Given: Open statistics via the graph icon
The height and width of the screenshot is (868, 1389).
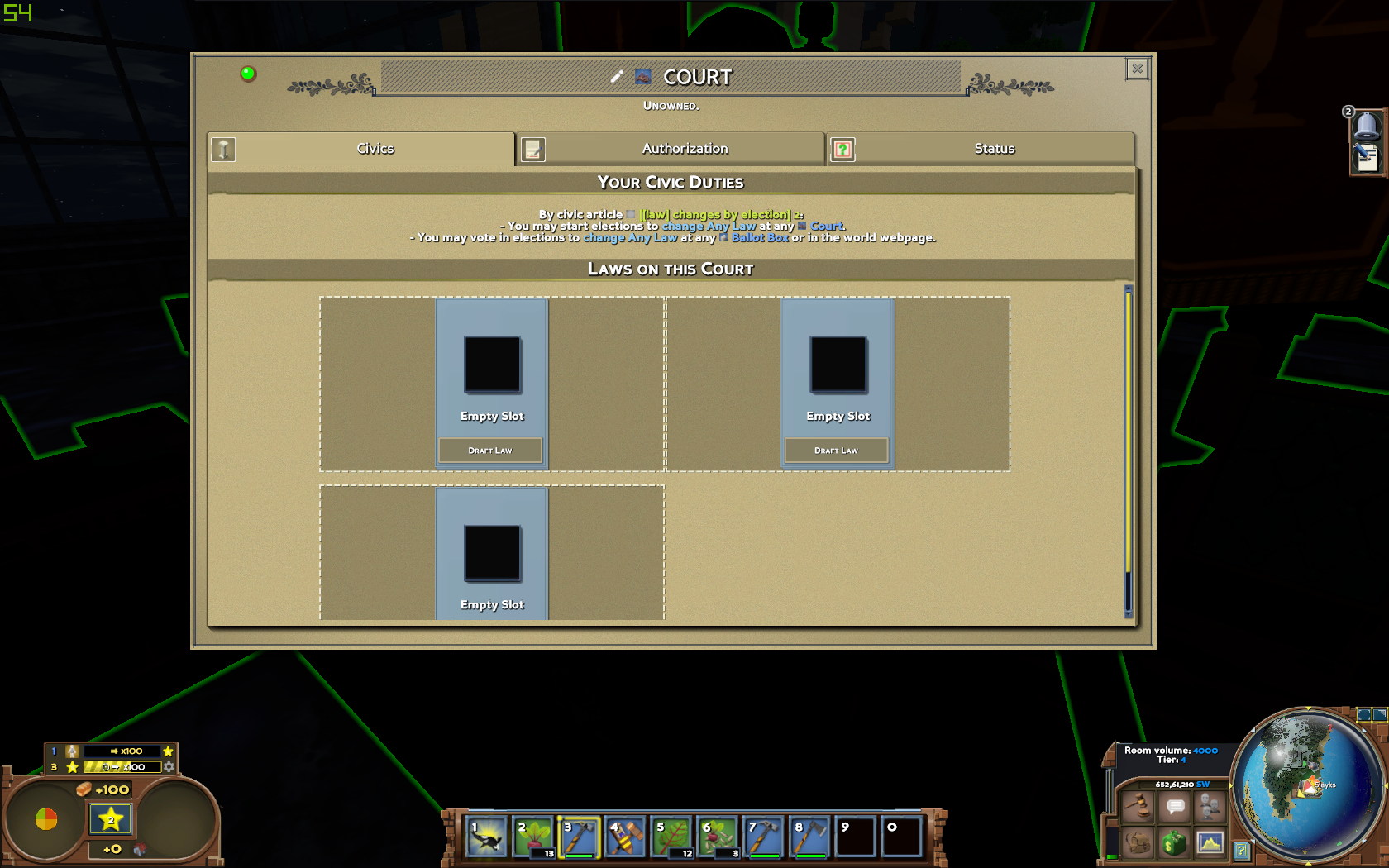Looking at the screenshot, I should 1209,843.
